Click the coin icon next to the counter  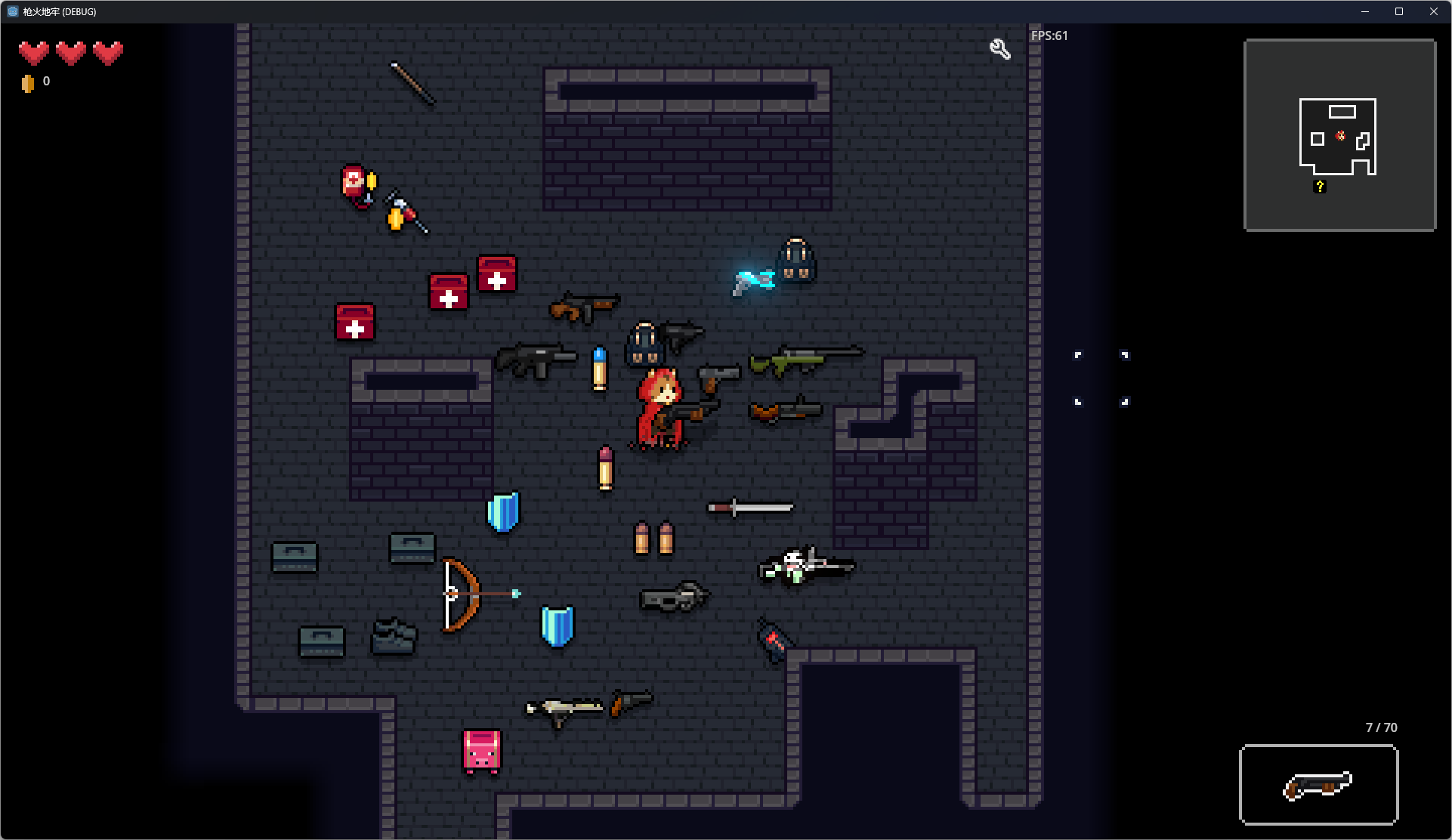(29, 82)
